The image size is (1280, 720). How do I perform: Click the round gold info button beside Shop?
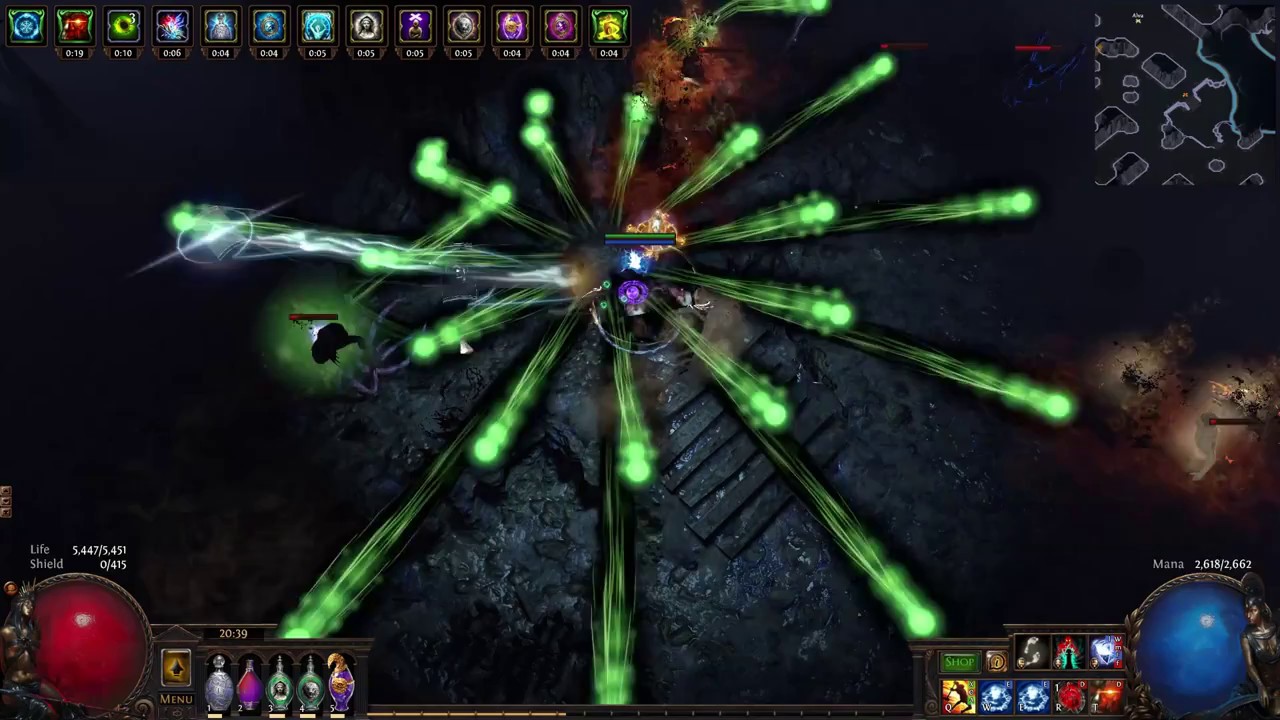click(x=996, y=662)
